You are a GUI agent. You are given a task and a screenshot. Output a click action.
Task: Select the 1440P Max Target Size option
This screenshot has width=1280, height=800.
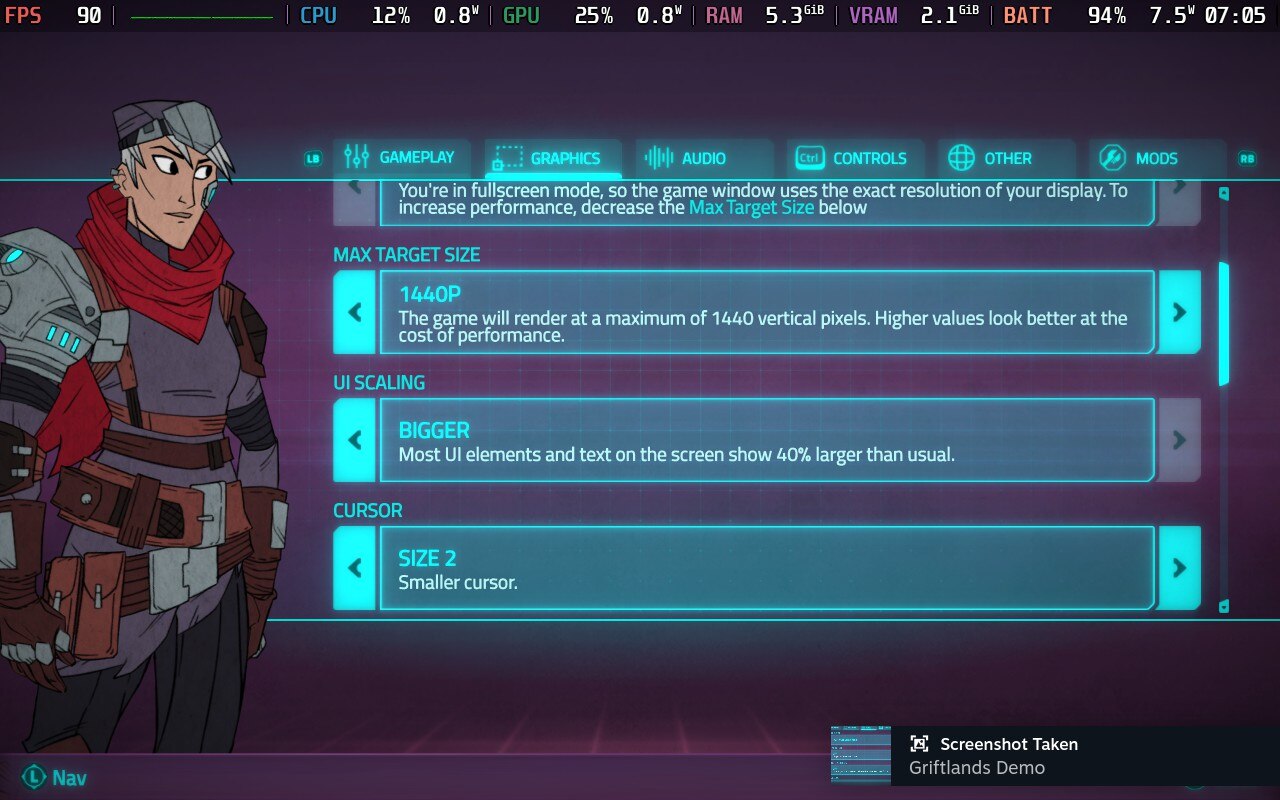[x=766, y=312]
